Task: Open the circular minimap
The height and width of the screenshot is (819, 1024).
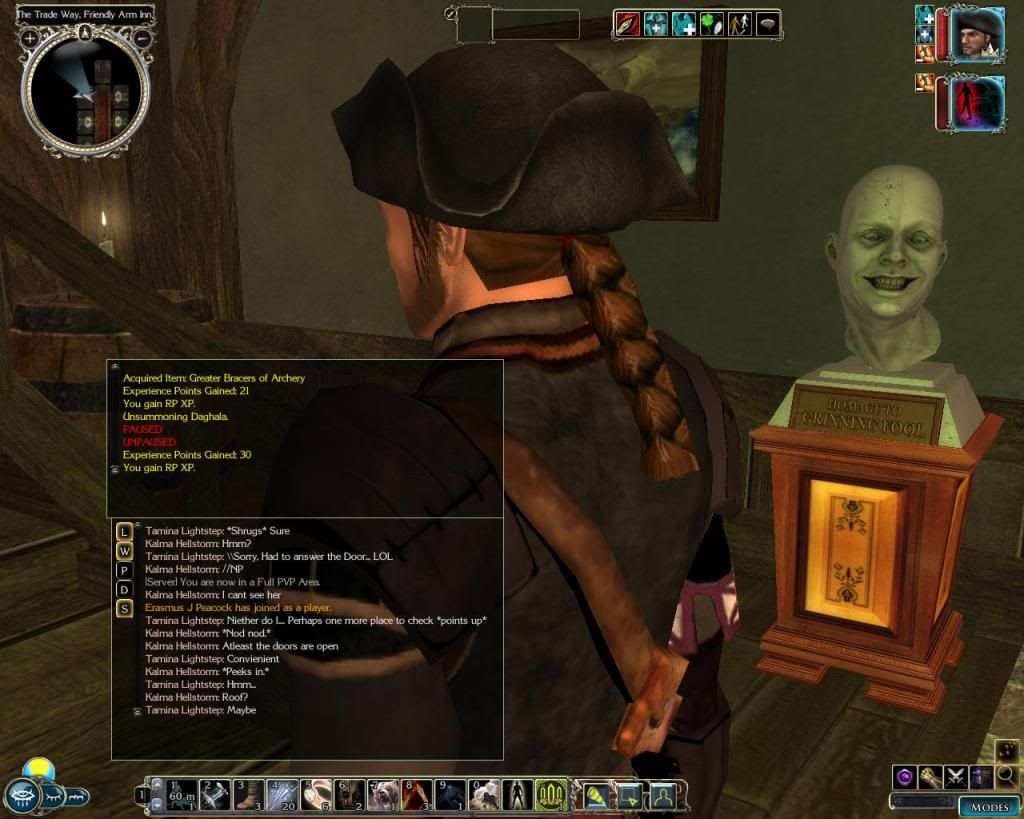Action: 86,92
